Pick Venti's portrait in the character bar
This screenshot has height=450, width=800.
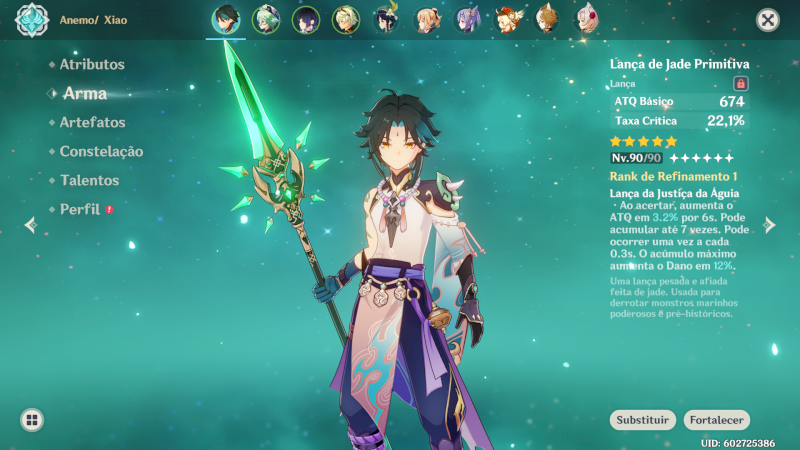(387, 19)
